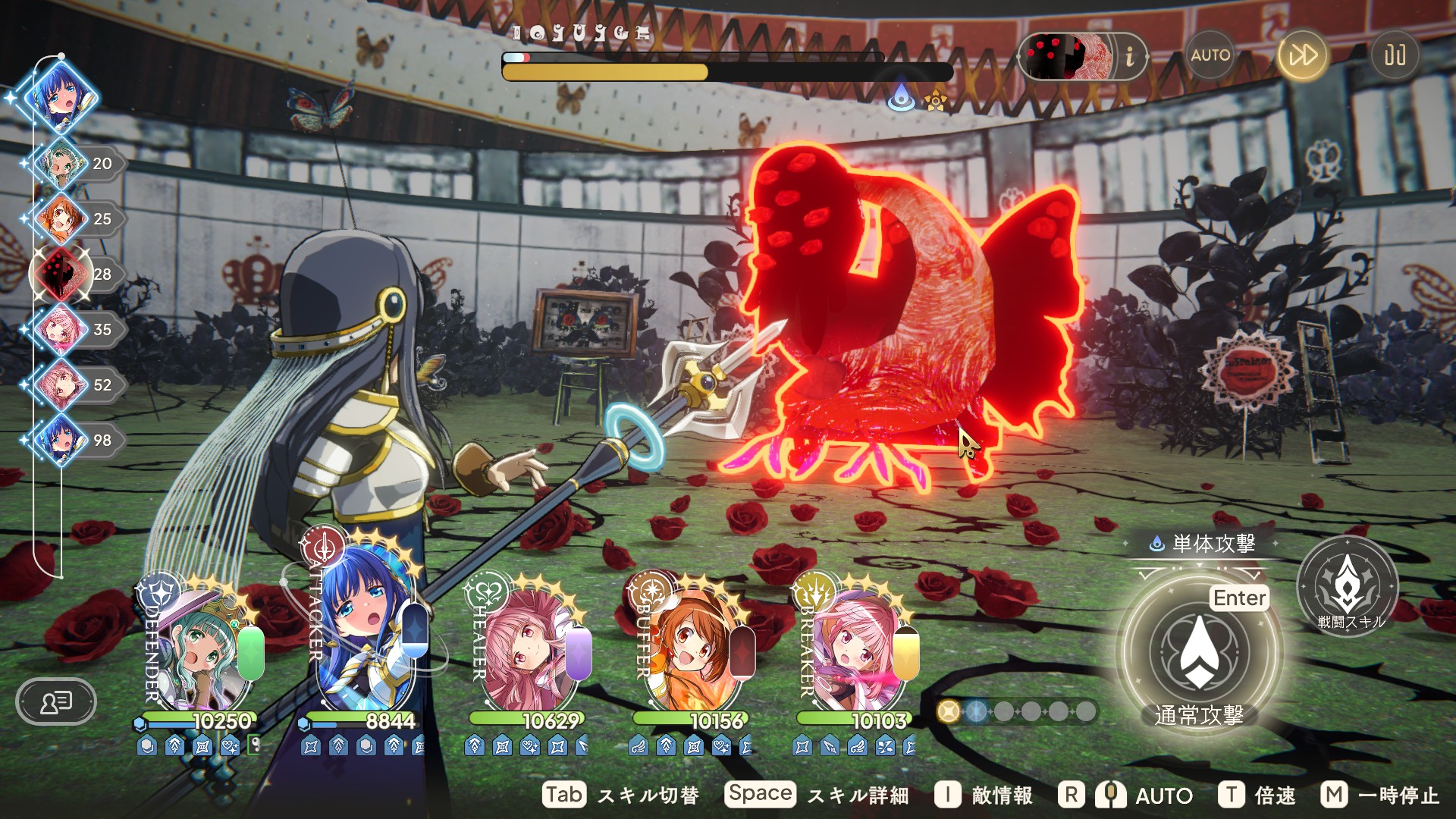Screen dimensions: 1456x819
Task: Use the 通常攻撃 normal attack button
Action: coord(1199,654)
